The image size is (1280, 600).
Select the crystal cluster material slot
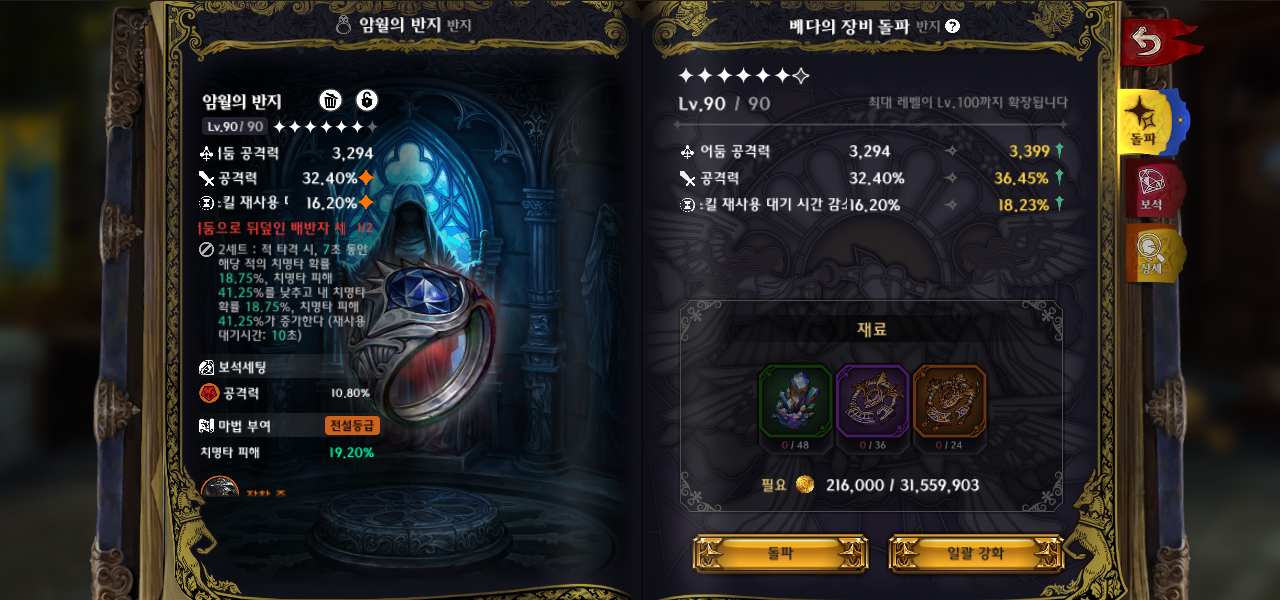(795, 401)
